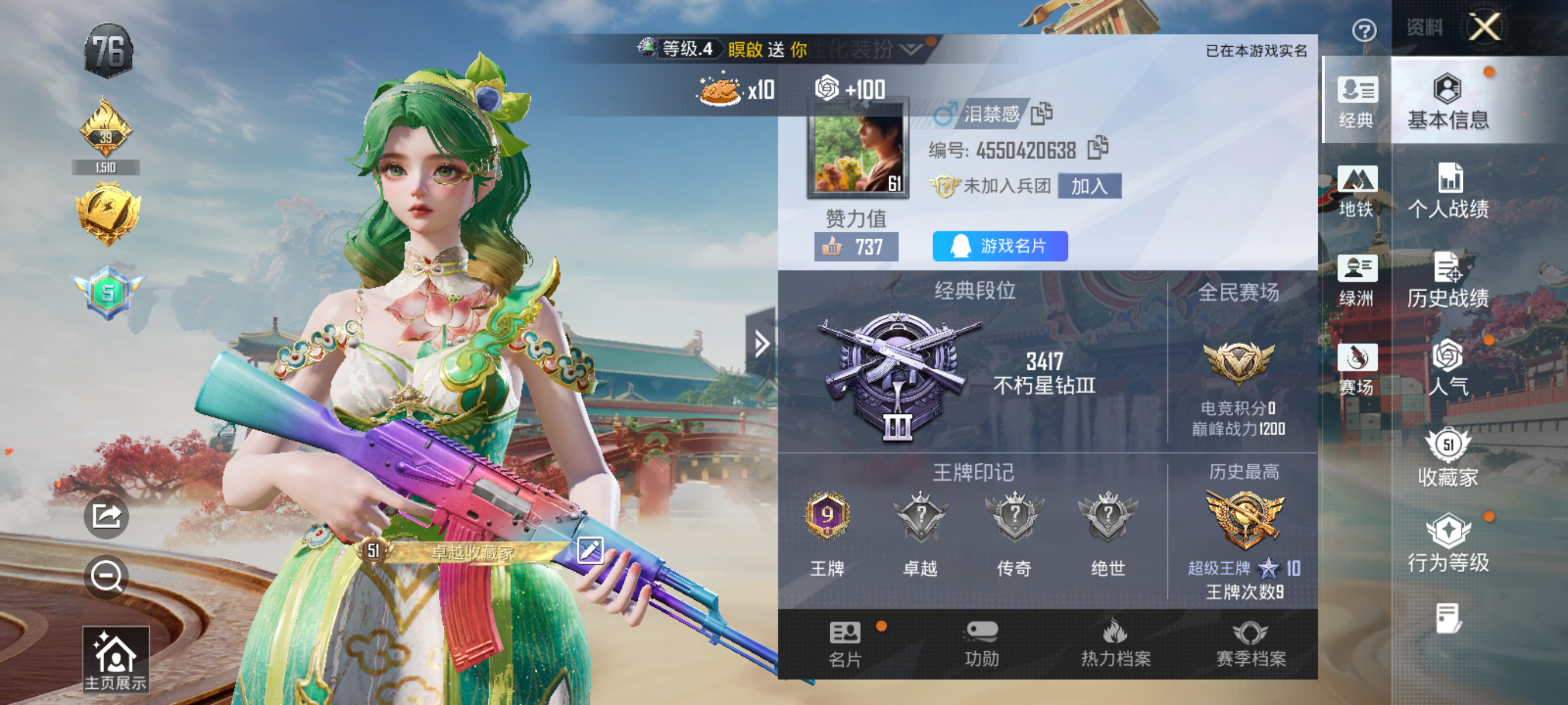Switch to the 功勋 merit tab
The image size is (1568, 705).
click(x=981, y=644)
